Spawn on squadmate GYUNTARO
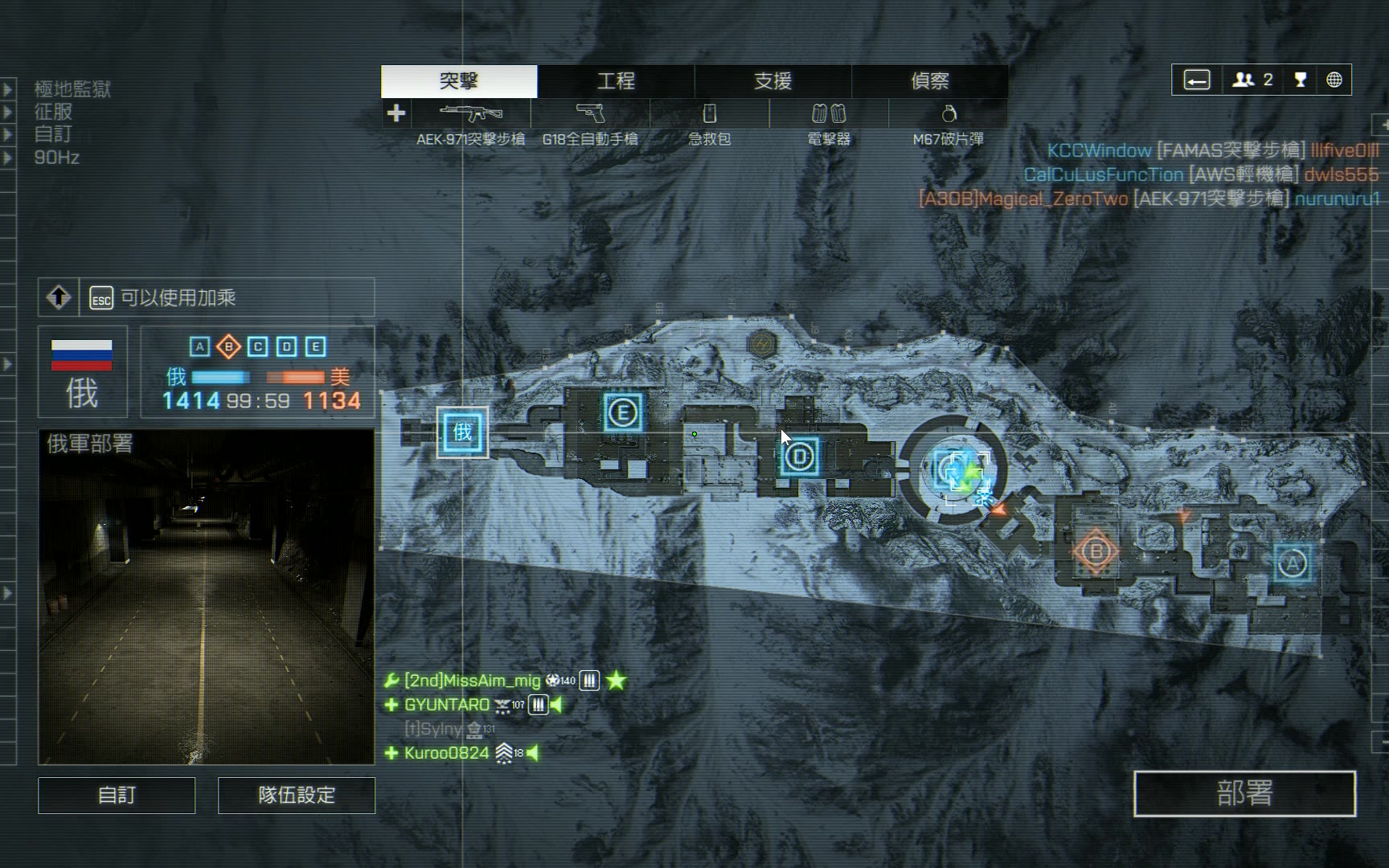 point(446,705)
